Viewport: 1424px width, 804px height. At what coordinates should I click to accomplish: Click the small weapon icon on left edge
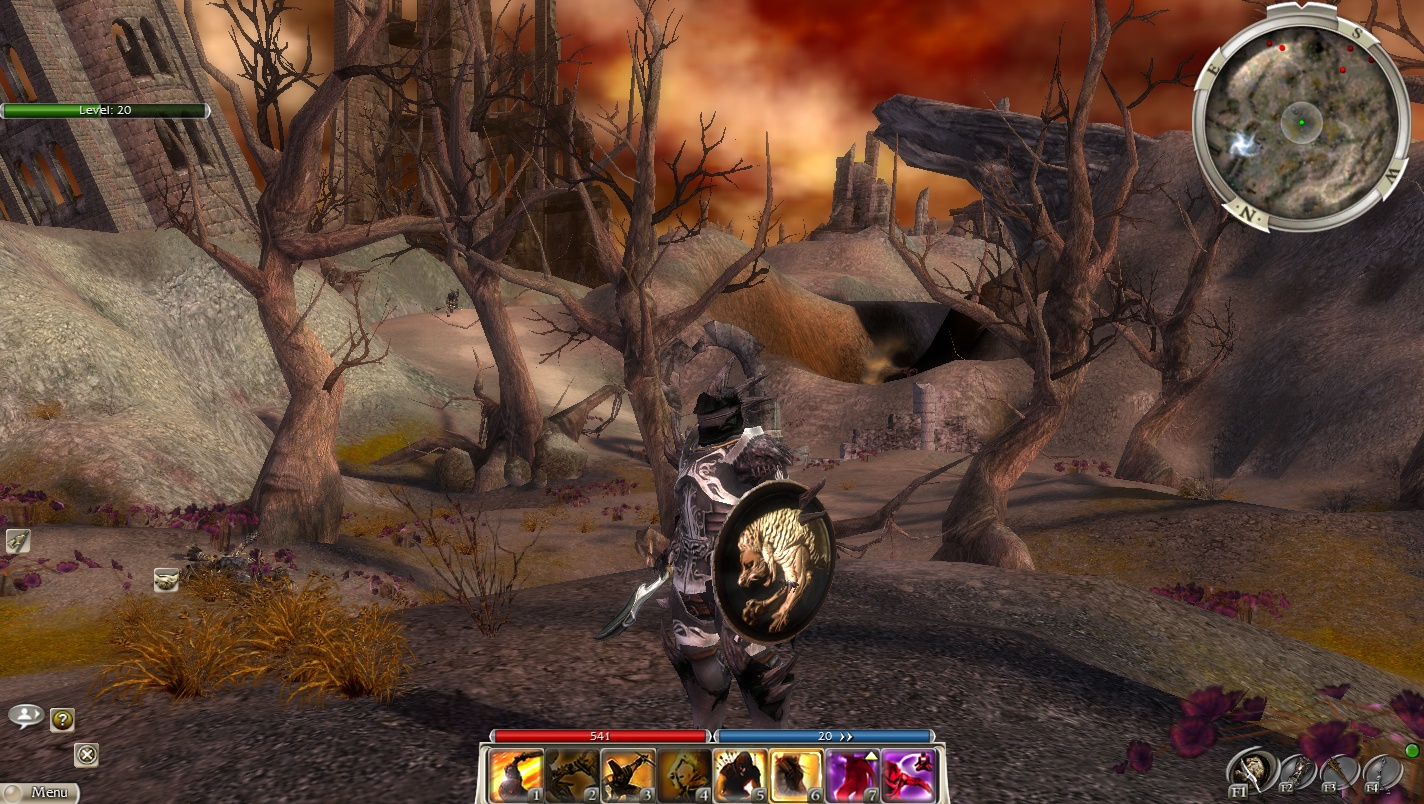pos(17,542)
